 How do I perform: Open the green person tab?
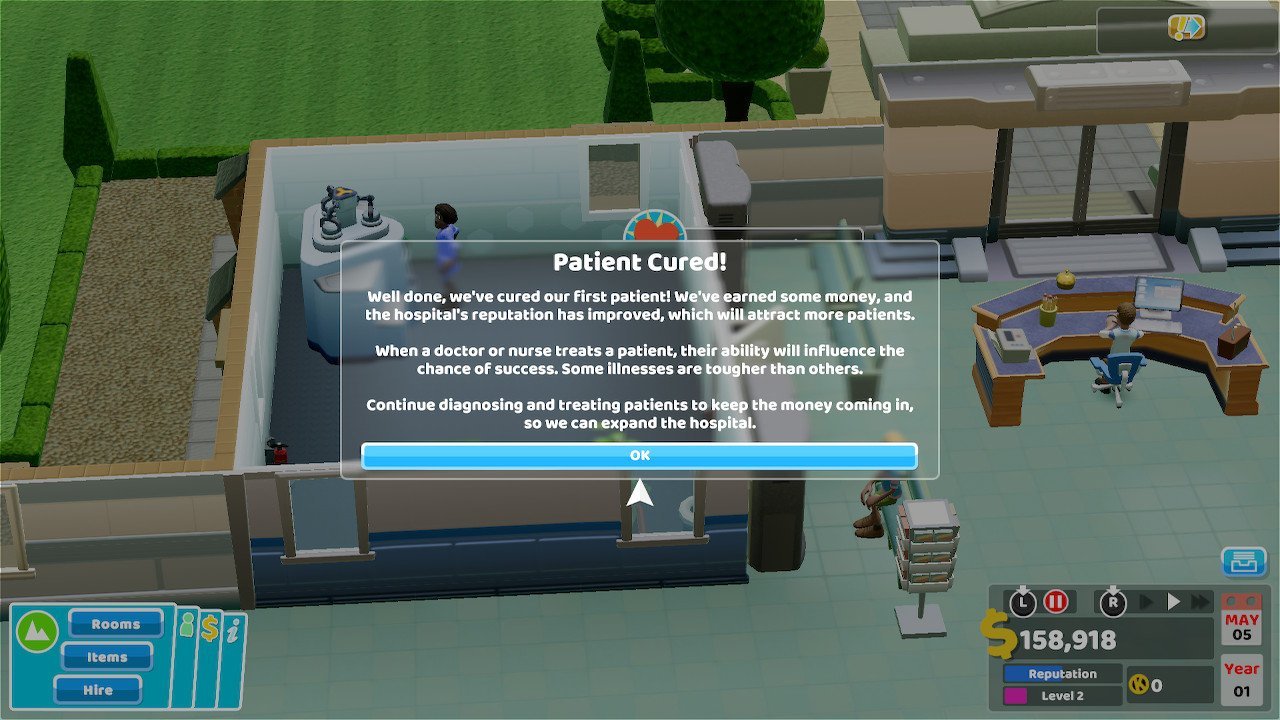pyautogui.click(x=186, y=627)
